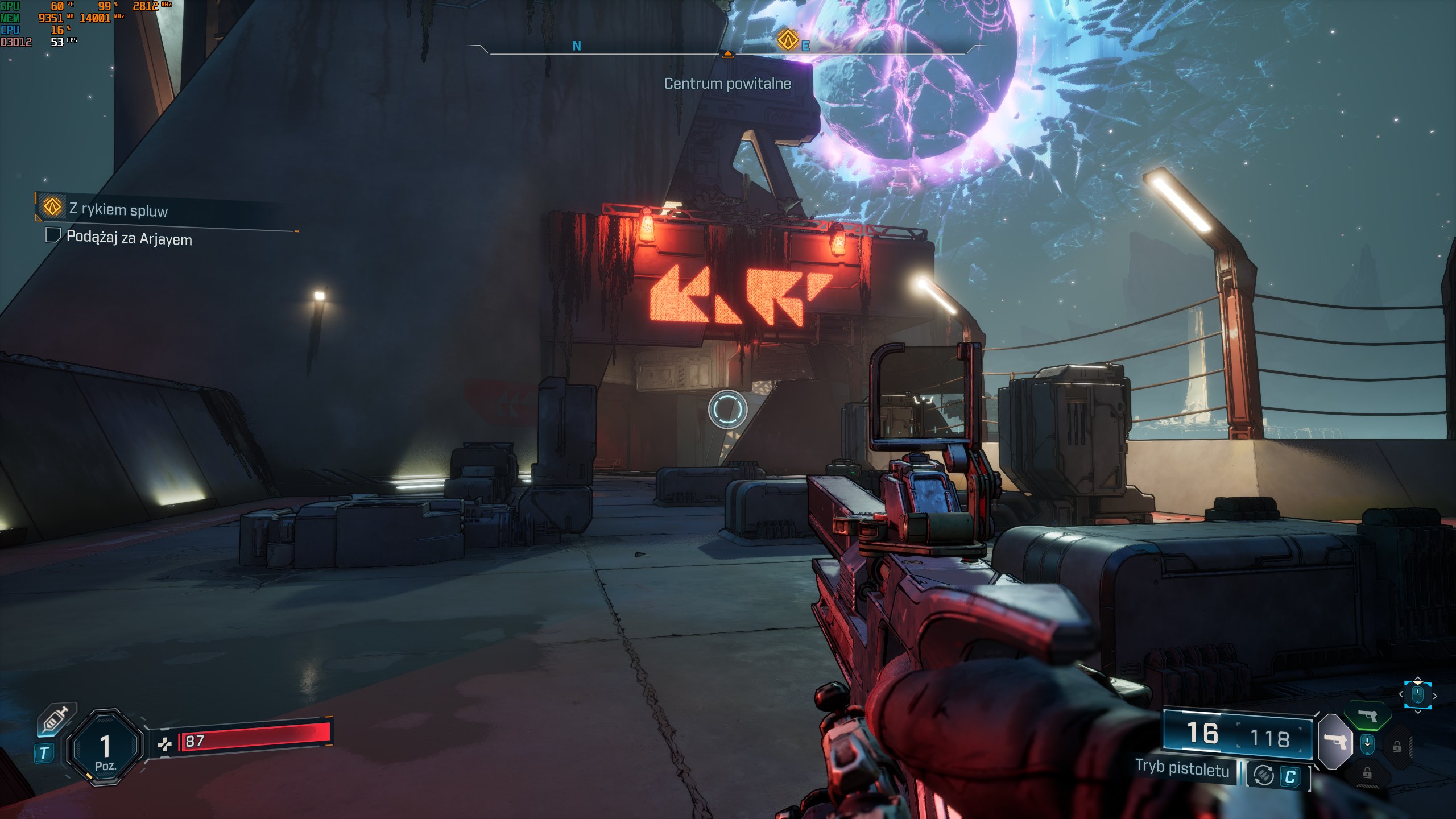Screen dimensions: 1456x819
Task: Open the level 1 character badge
Action: coord(105,747)
